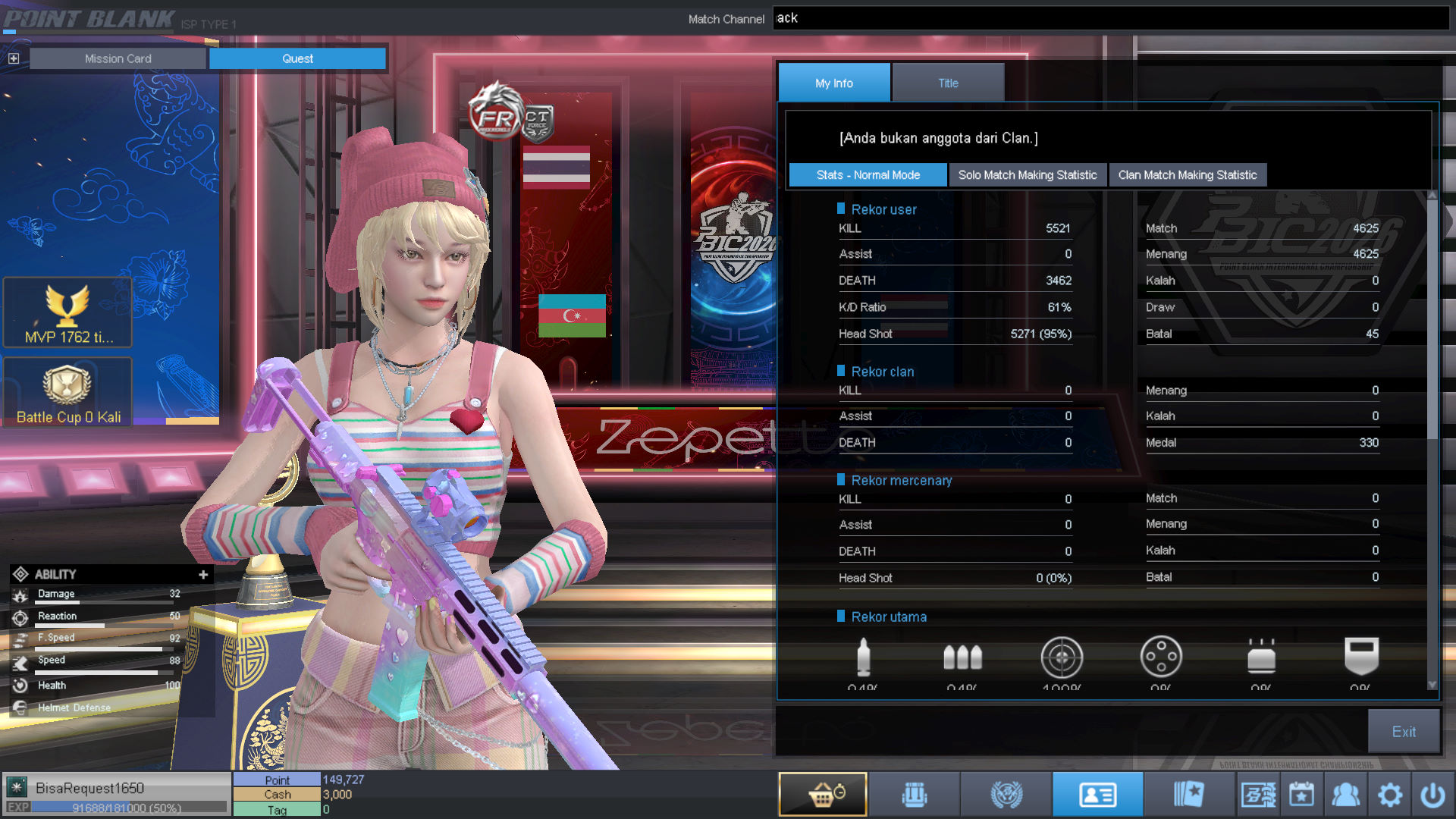Click the power quit icon
This screenshot has height=819, width=1456.
(1432, 795)
